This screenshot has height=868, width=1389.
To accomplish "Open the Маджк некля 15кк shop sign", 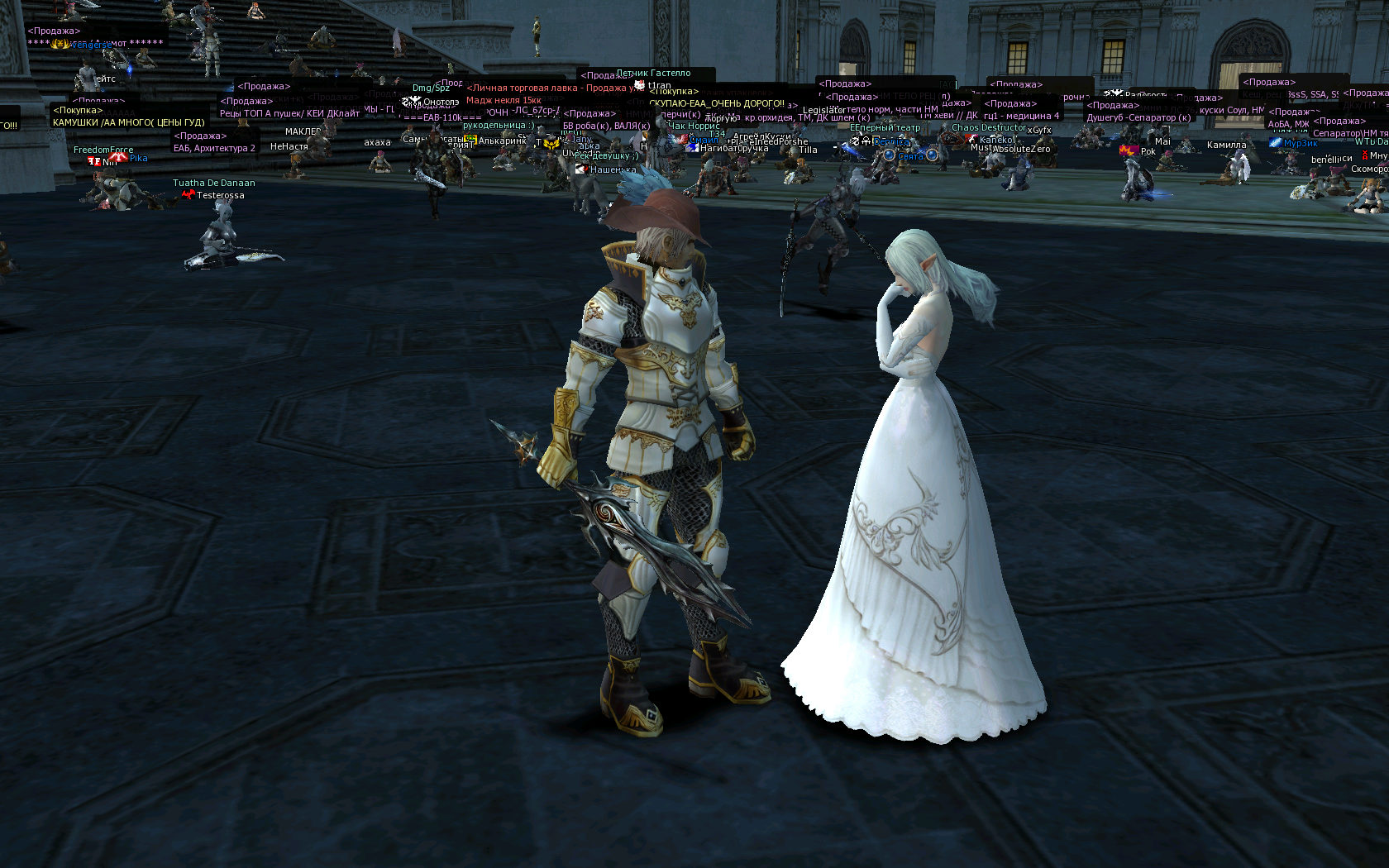I will [504, 100].
